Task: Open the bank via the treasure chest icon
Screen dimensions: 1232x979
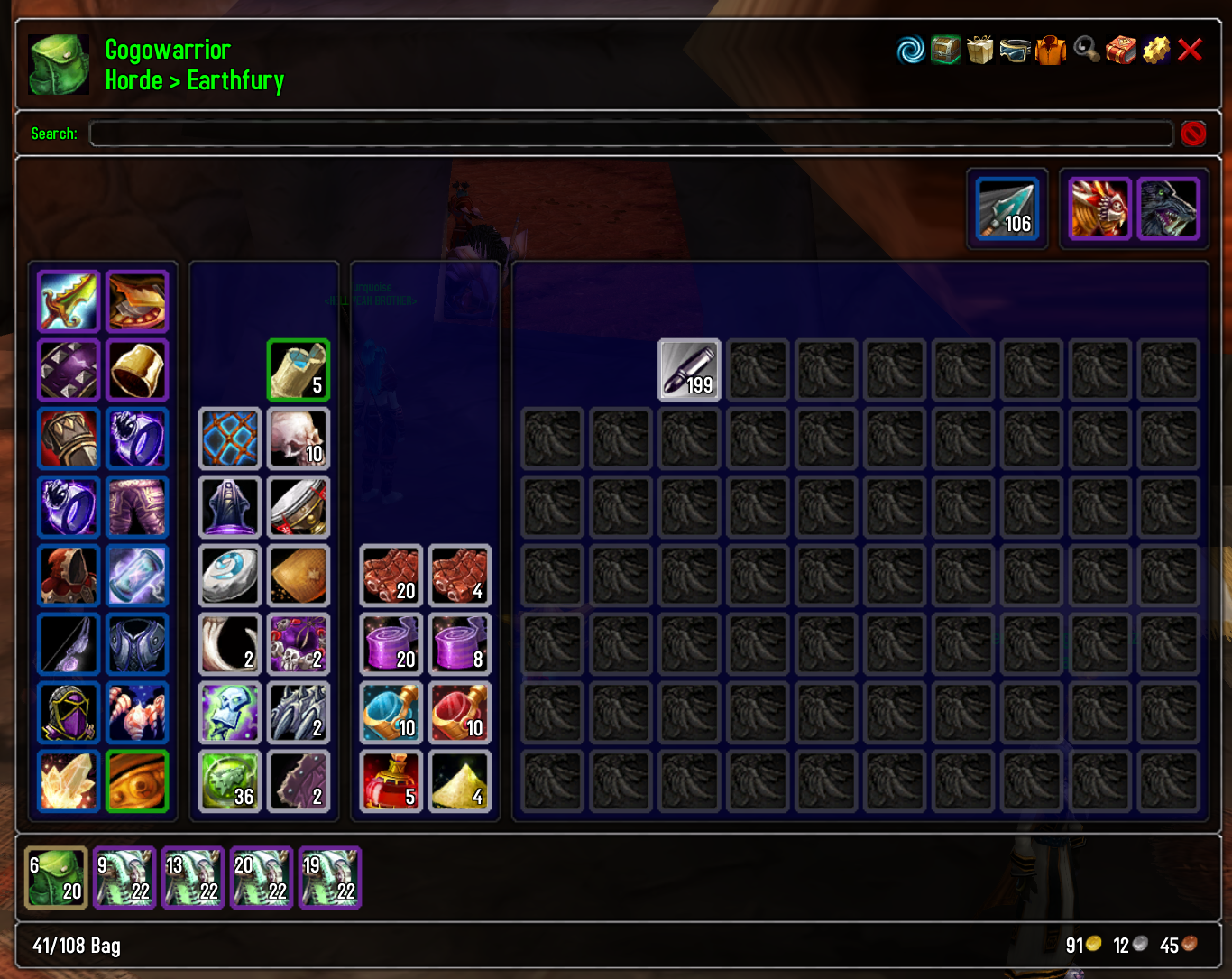Action: [944, 51]
